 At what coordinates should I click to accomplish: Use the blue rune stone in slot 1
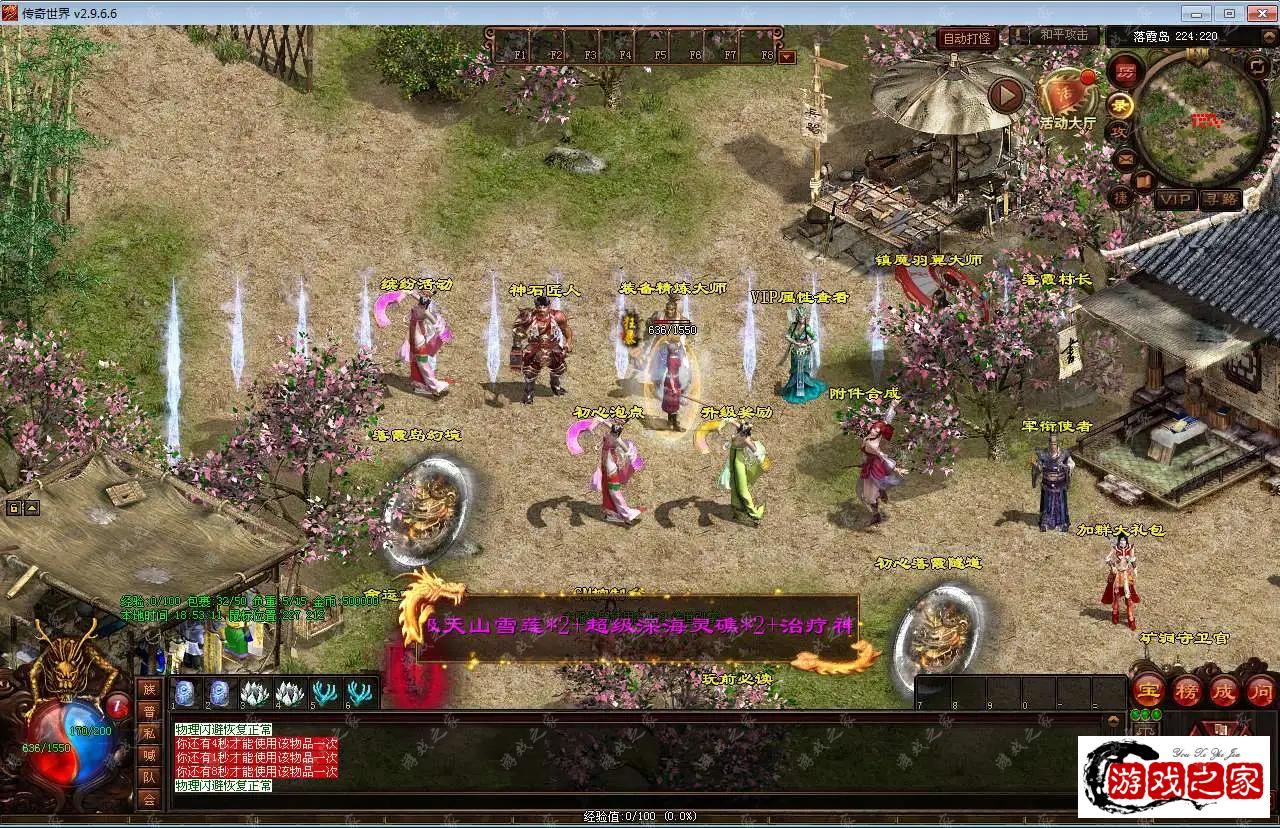[x=185, y=692]
